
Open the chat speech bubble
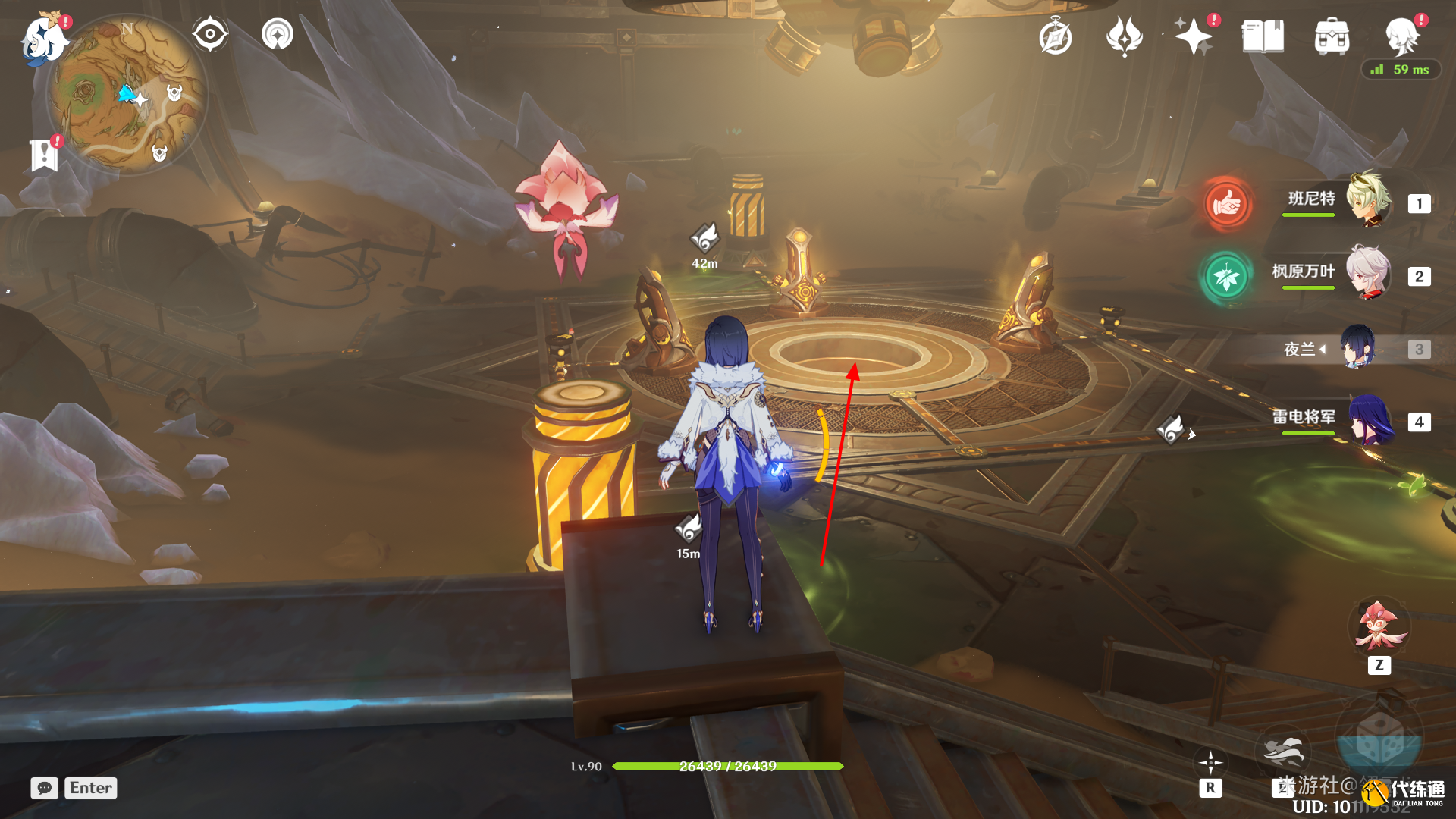tap(45, 788)
